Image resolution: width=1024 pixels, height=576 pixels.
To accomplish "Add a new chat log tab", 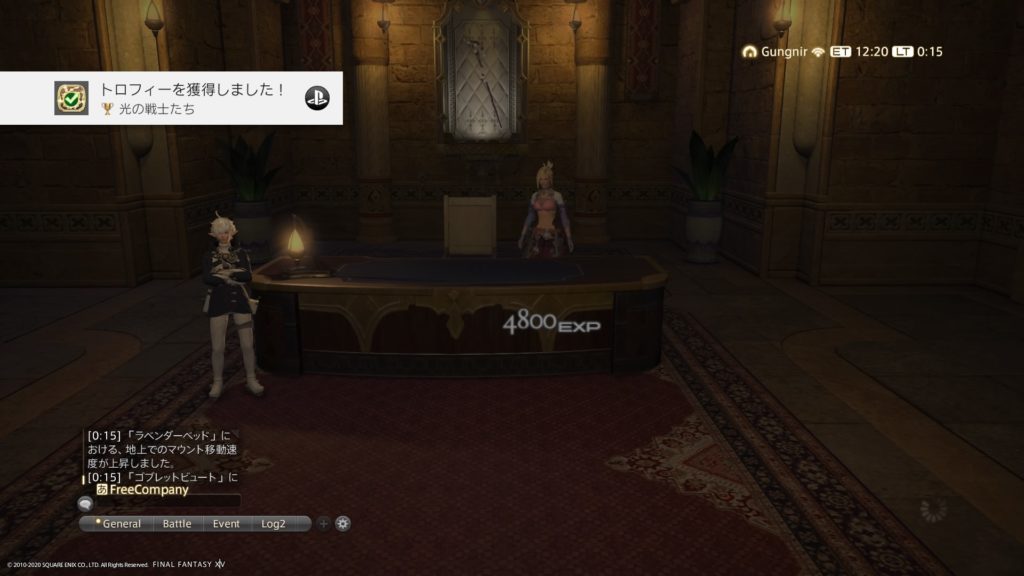I will (323, 523).
